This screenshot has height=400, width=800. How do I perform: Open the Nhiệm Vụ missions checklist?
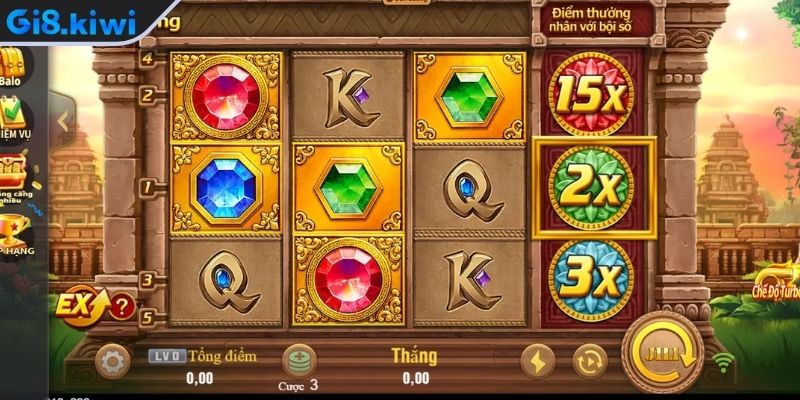[16, 121]
